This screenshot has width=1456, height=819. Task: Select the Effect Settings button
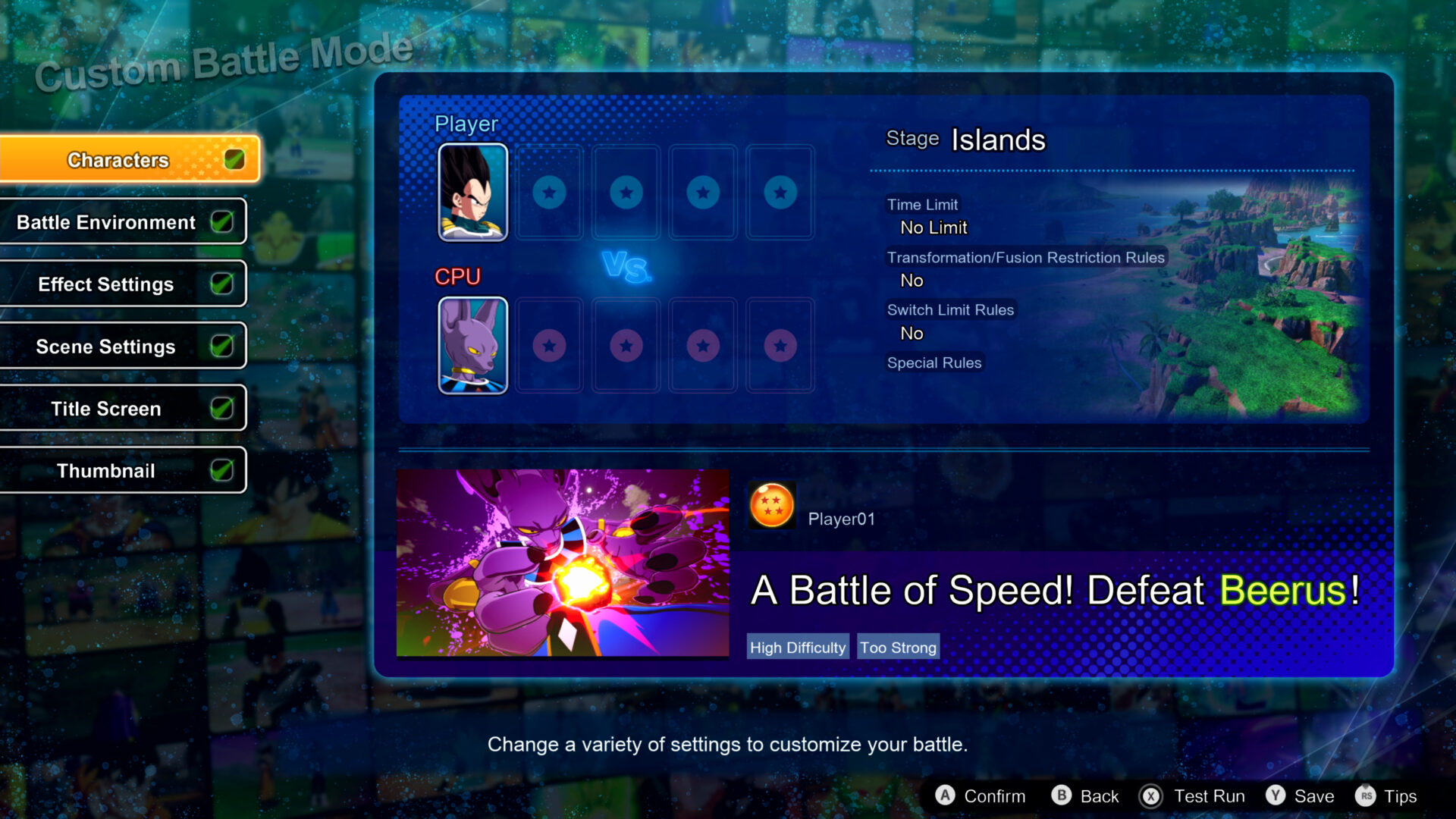point(106,284)
